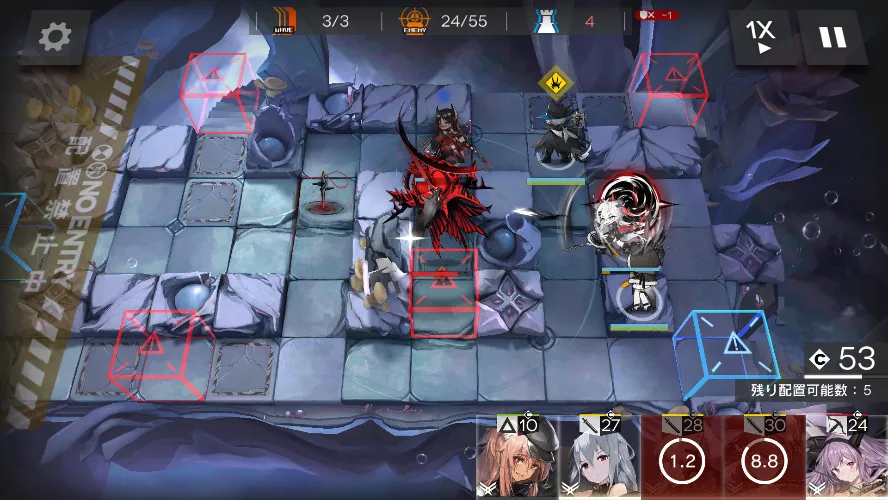
Task: Choose the cooldown card showing 8.8 seconds
Action: [763, 459]
